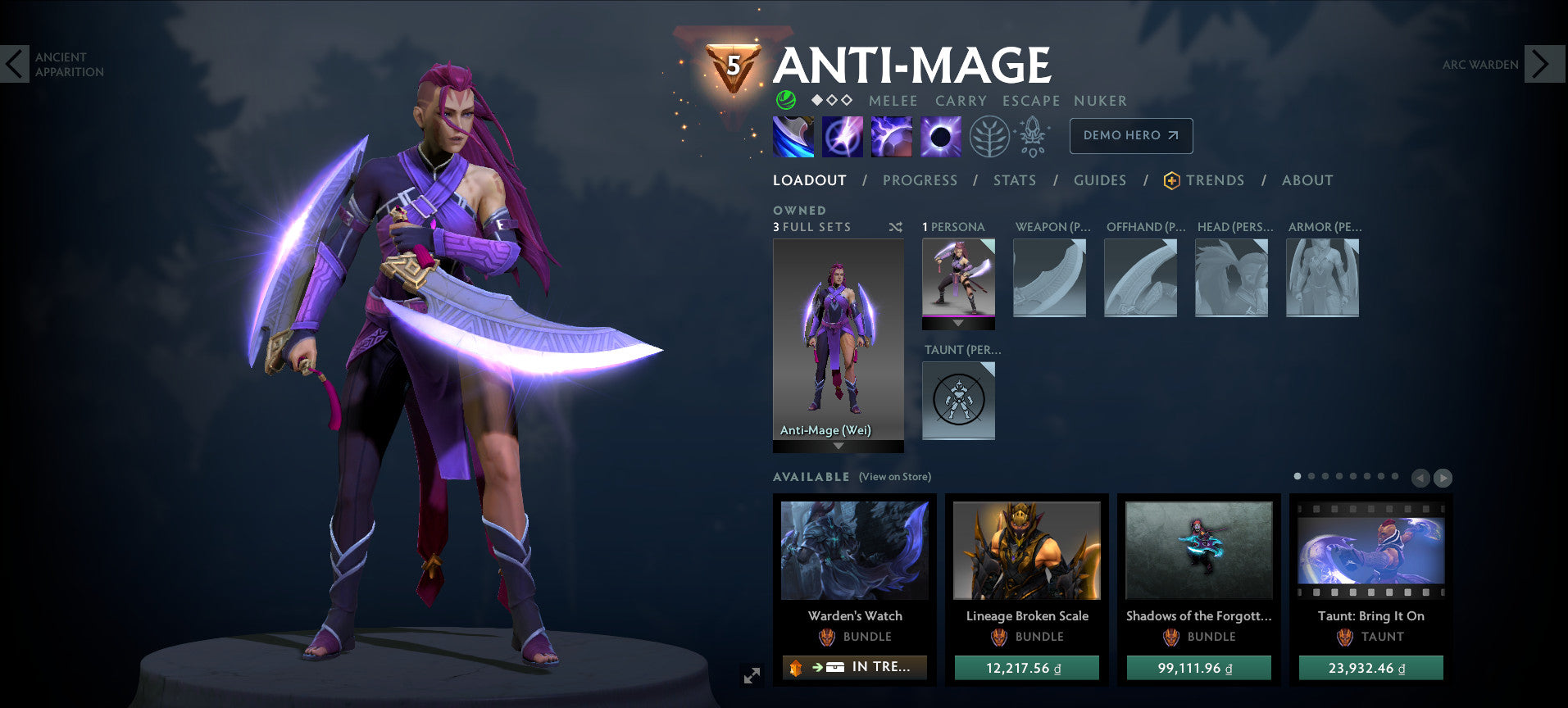Toggle the first facet diamond
Image resolution: width=1568 pixels, height=708 pixels.
(x=816, y=101)
